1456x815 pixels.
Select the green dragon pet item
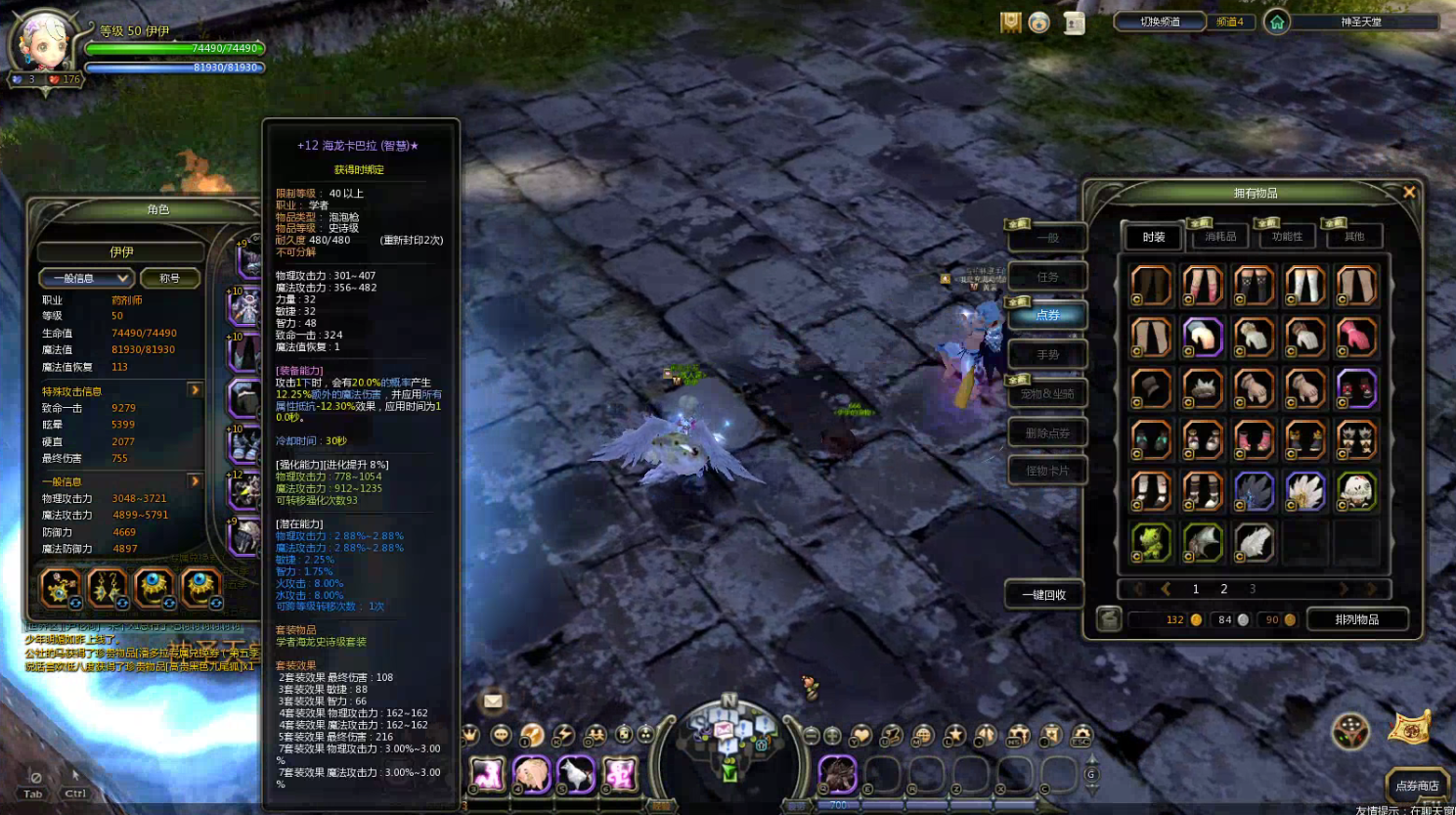click(1151, 542)
